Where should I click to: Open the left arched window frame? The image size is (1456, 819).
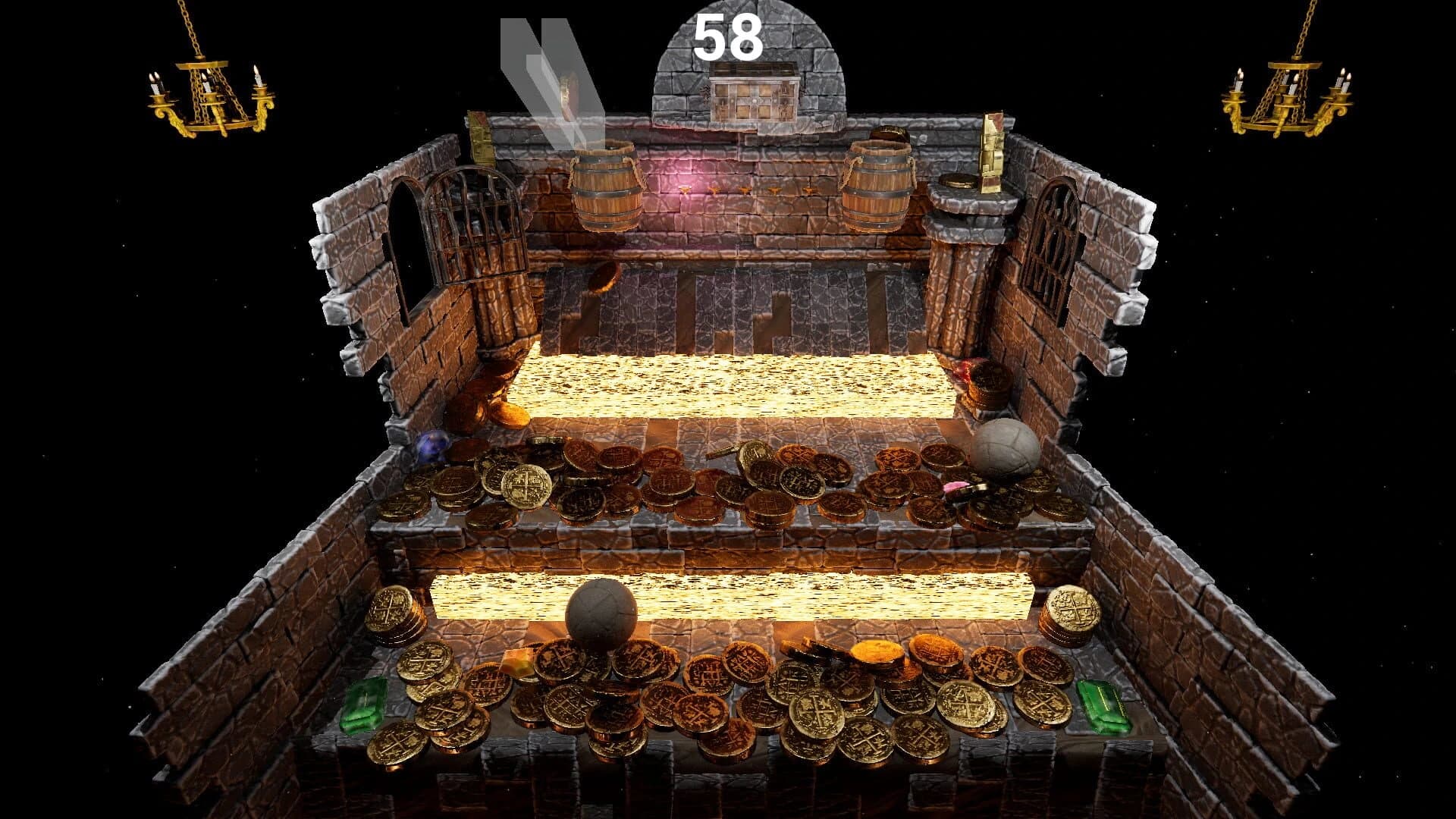(x=409, y=235)
